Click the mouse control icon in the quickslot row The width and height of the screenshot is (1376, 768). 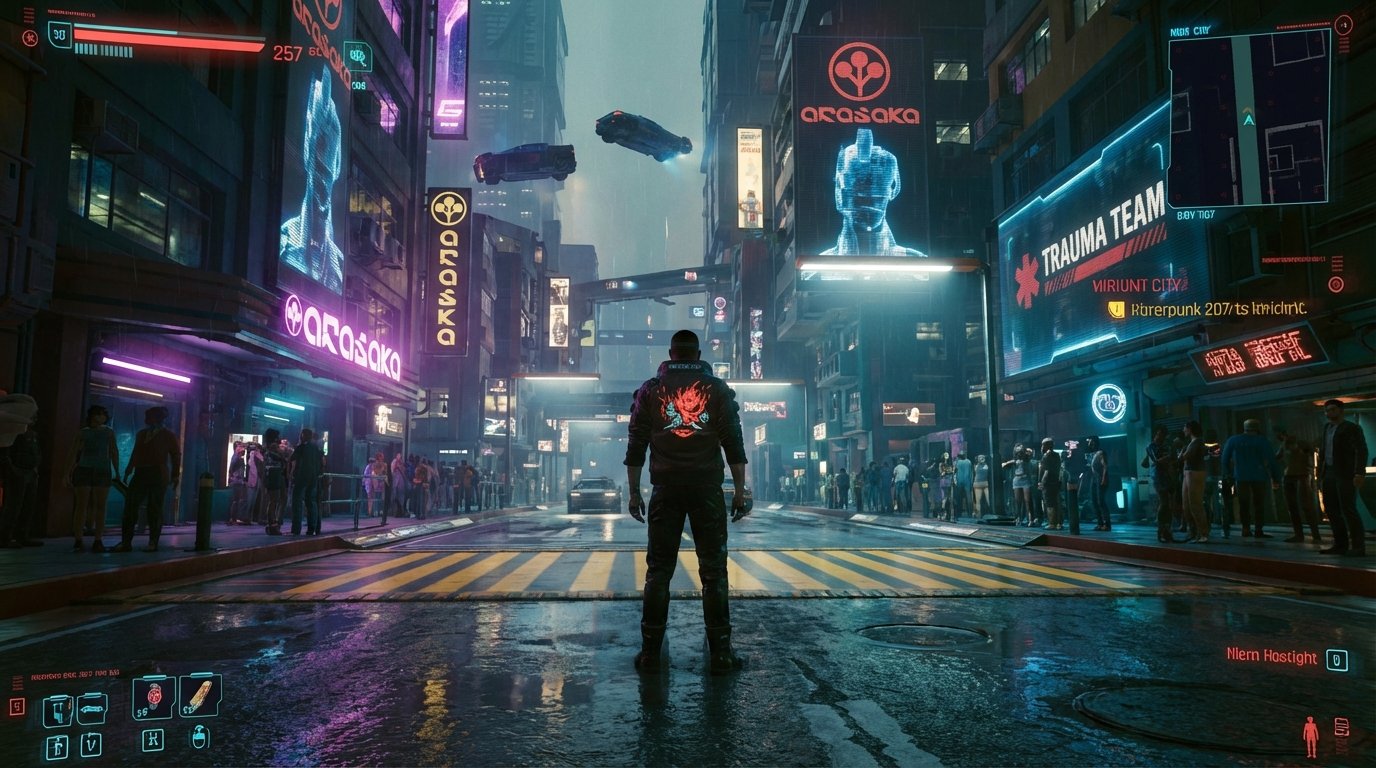click(199, 739)
